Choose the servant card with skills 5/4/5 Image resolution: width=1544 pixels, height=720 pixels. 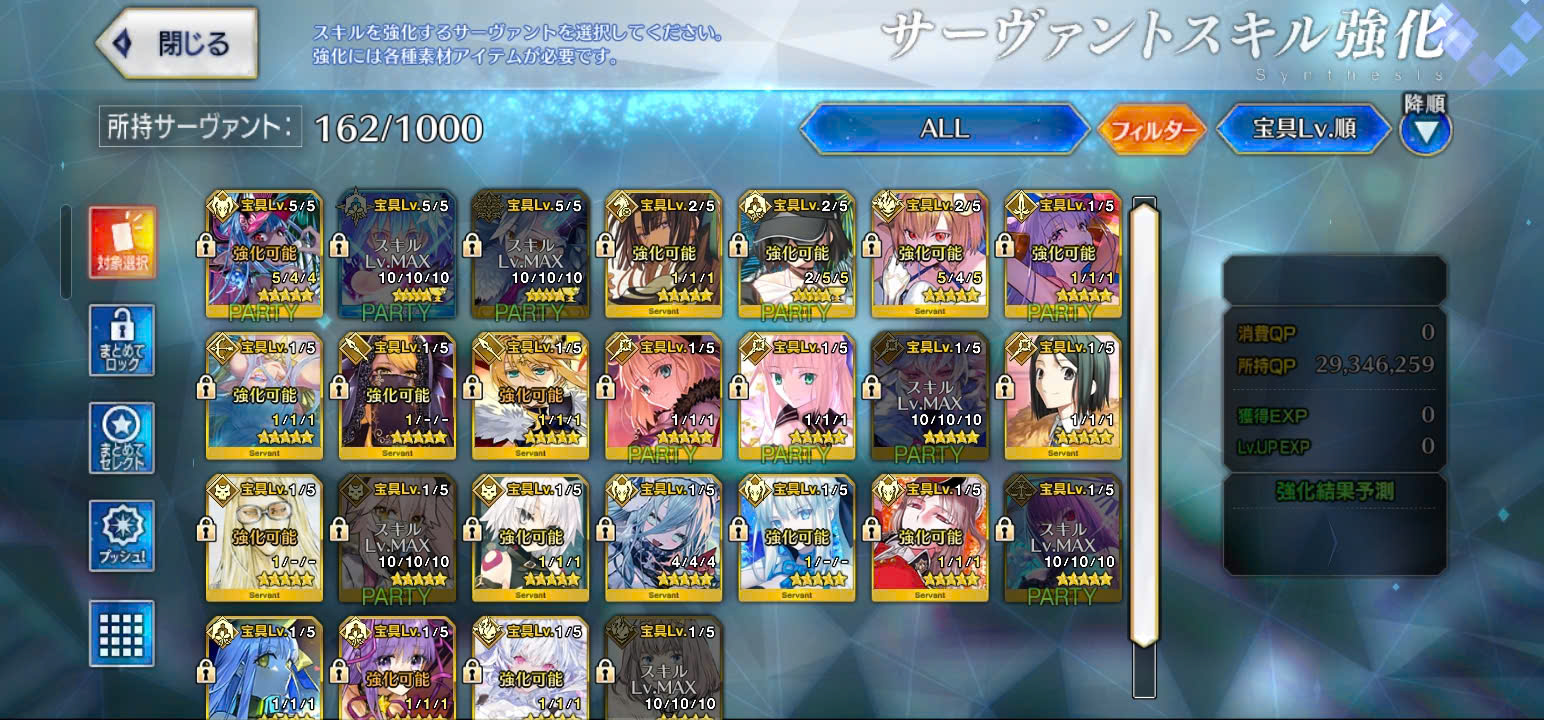930,251
